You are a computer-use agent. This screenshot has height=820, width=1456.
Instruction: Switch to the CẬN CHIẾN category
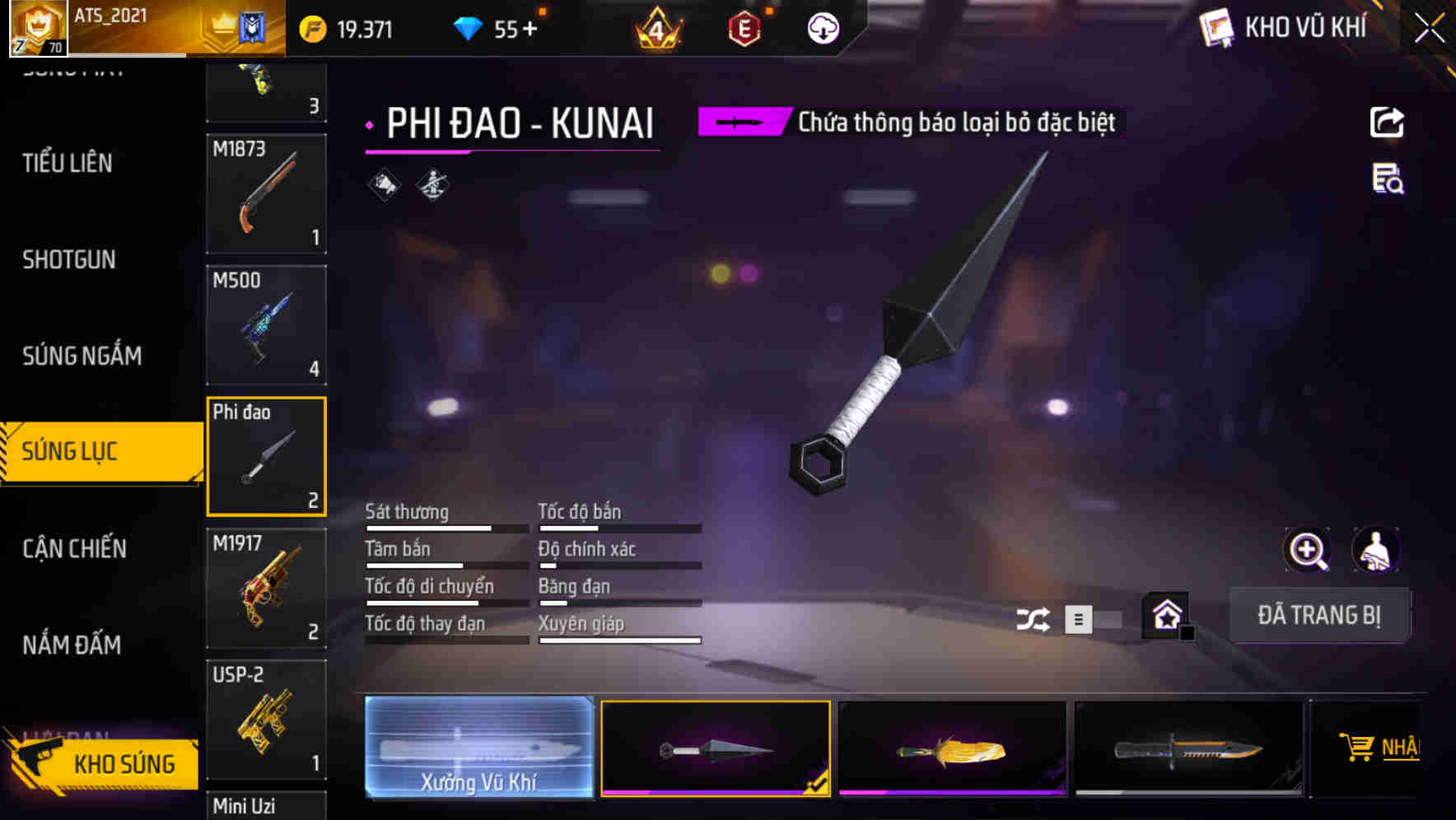[74, 548]
